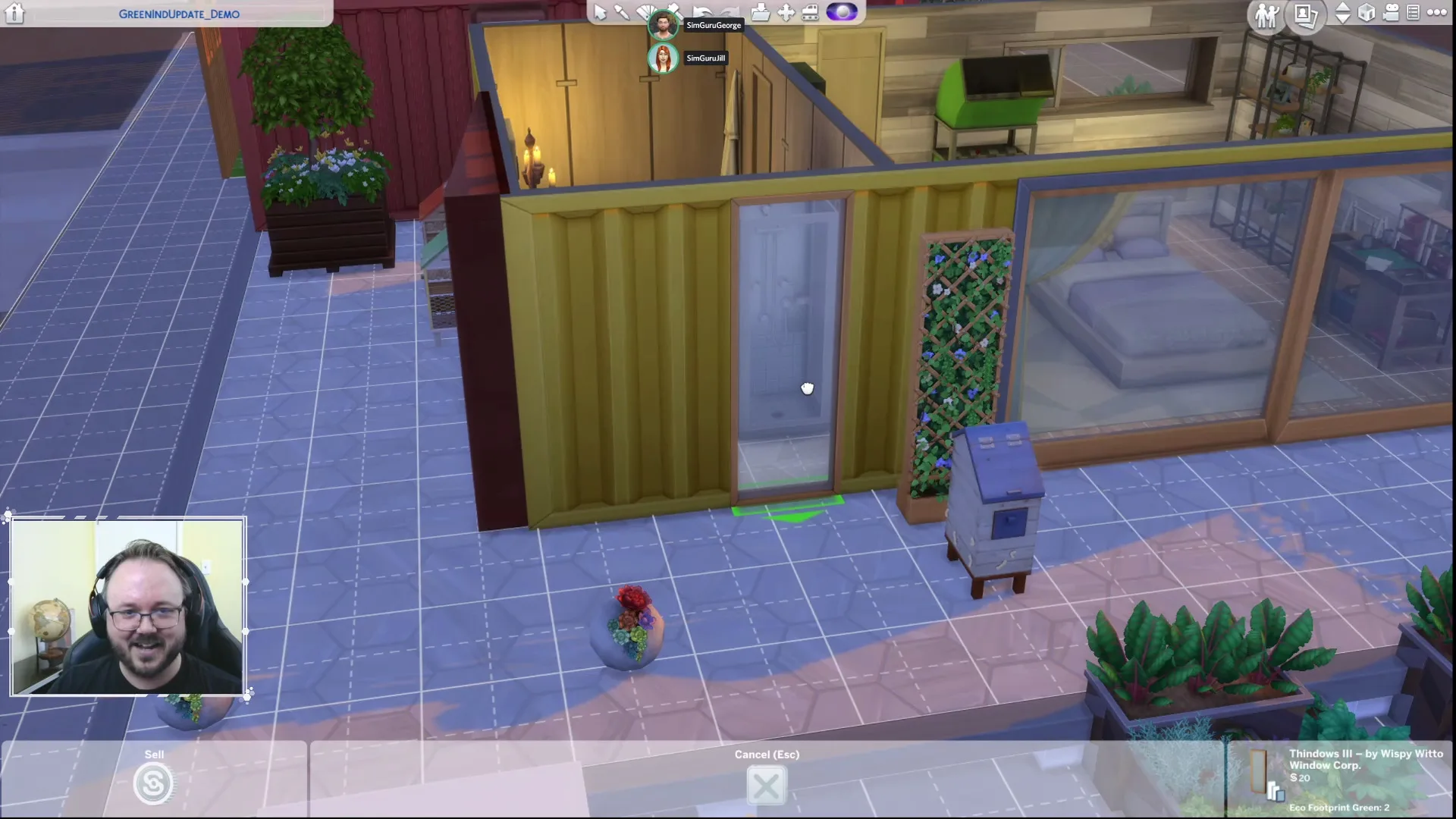Choose the design swatch tool
This screenshot has height=819, width=1456.
[x=645, y=11]
